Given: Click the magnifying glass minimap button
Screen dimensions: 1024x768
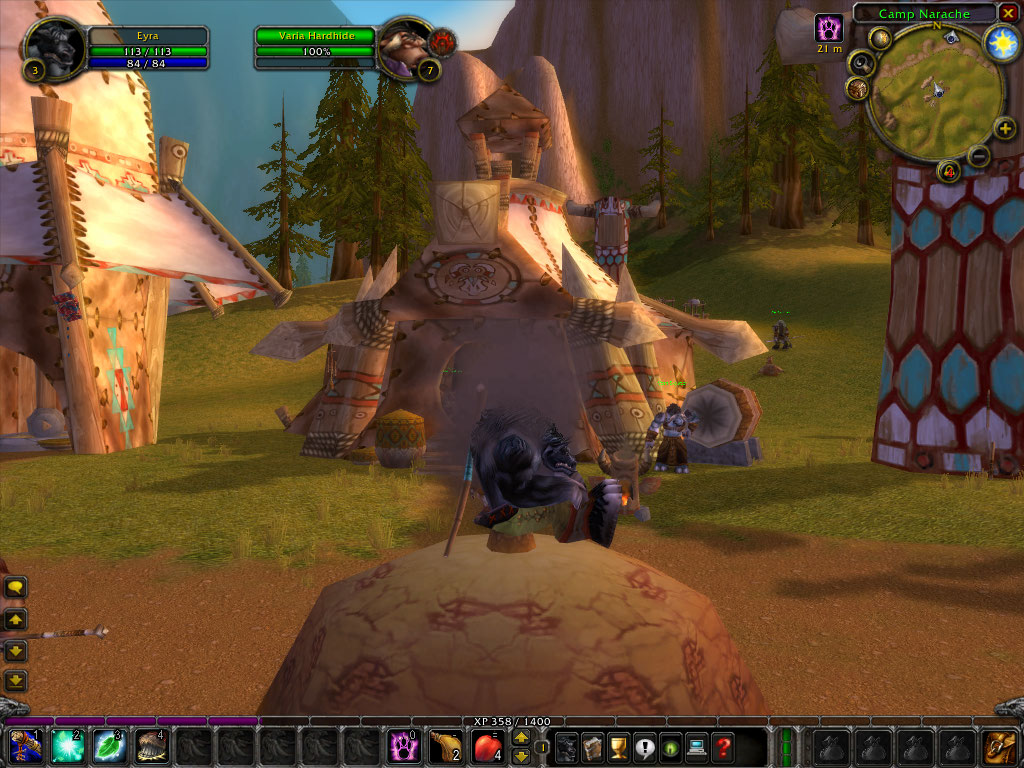Looking at the screenshot, I should [x=861, y=63].
